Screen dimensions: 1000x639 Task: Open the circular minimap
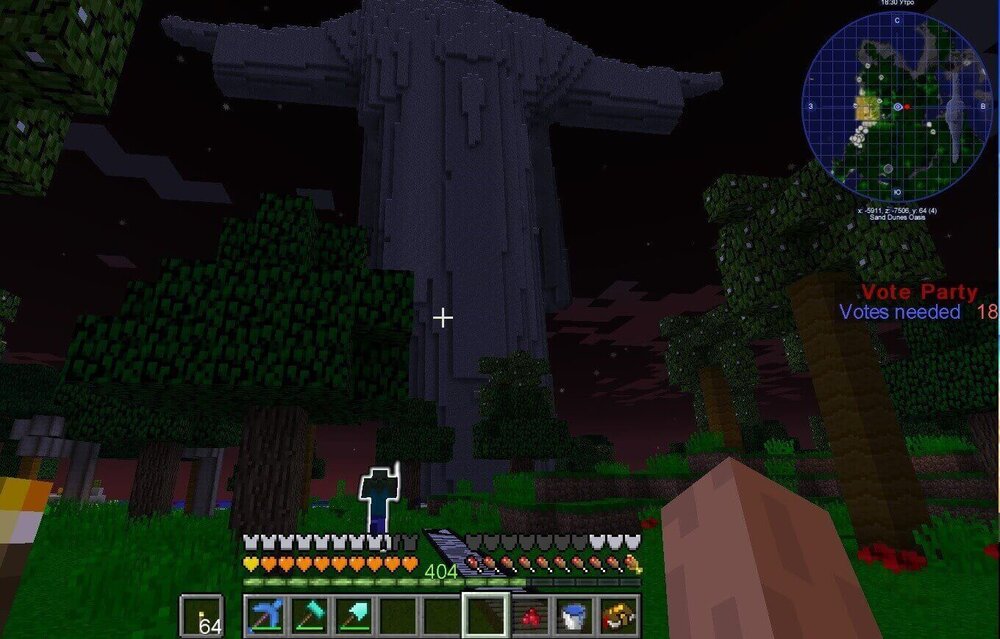point(897,107)
